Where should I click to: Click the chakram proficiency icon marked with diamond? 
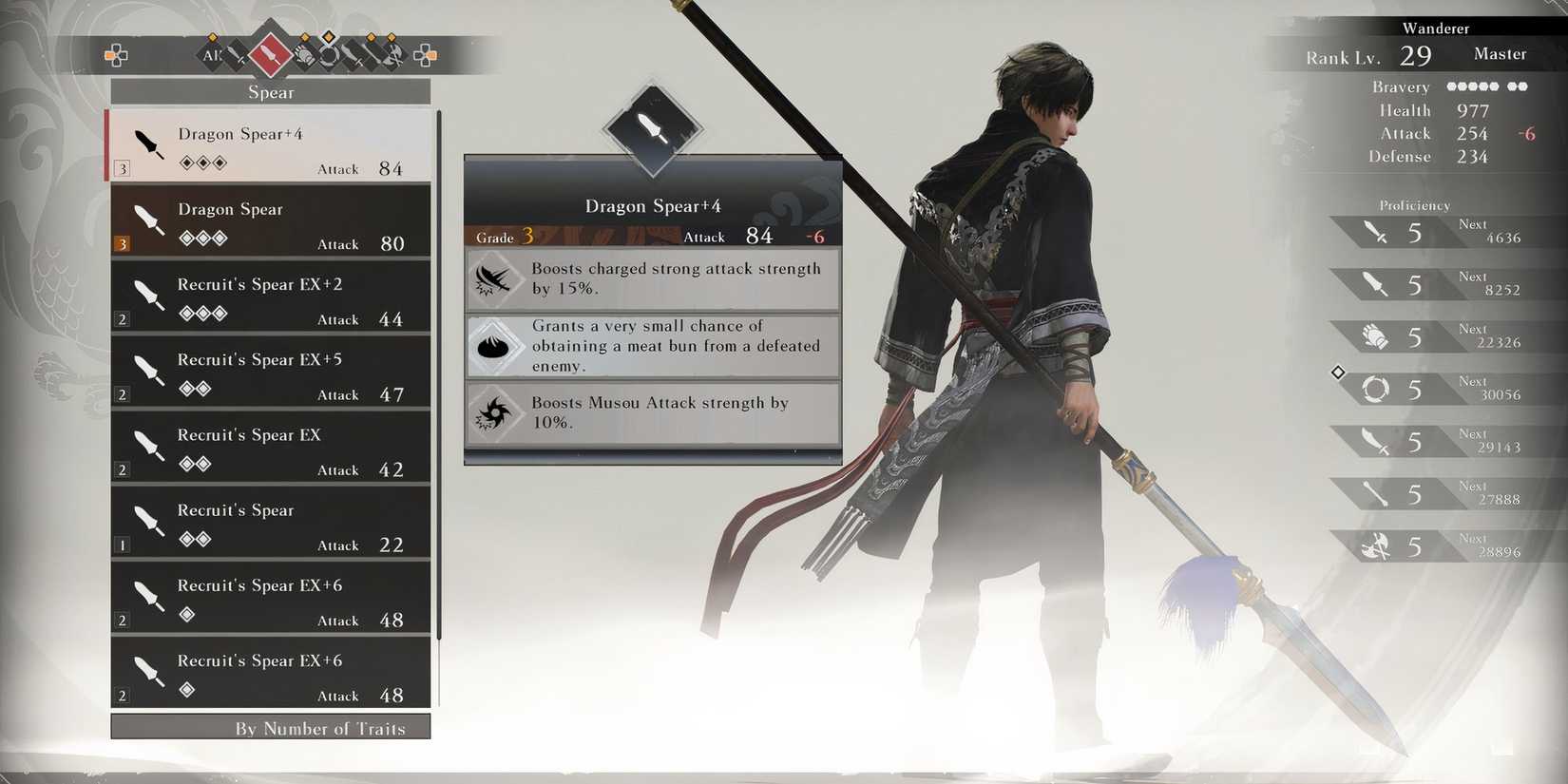pos(1373,388)
